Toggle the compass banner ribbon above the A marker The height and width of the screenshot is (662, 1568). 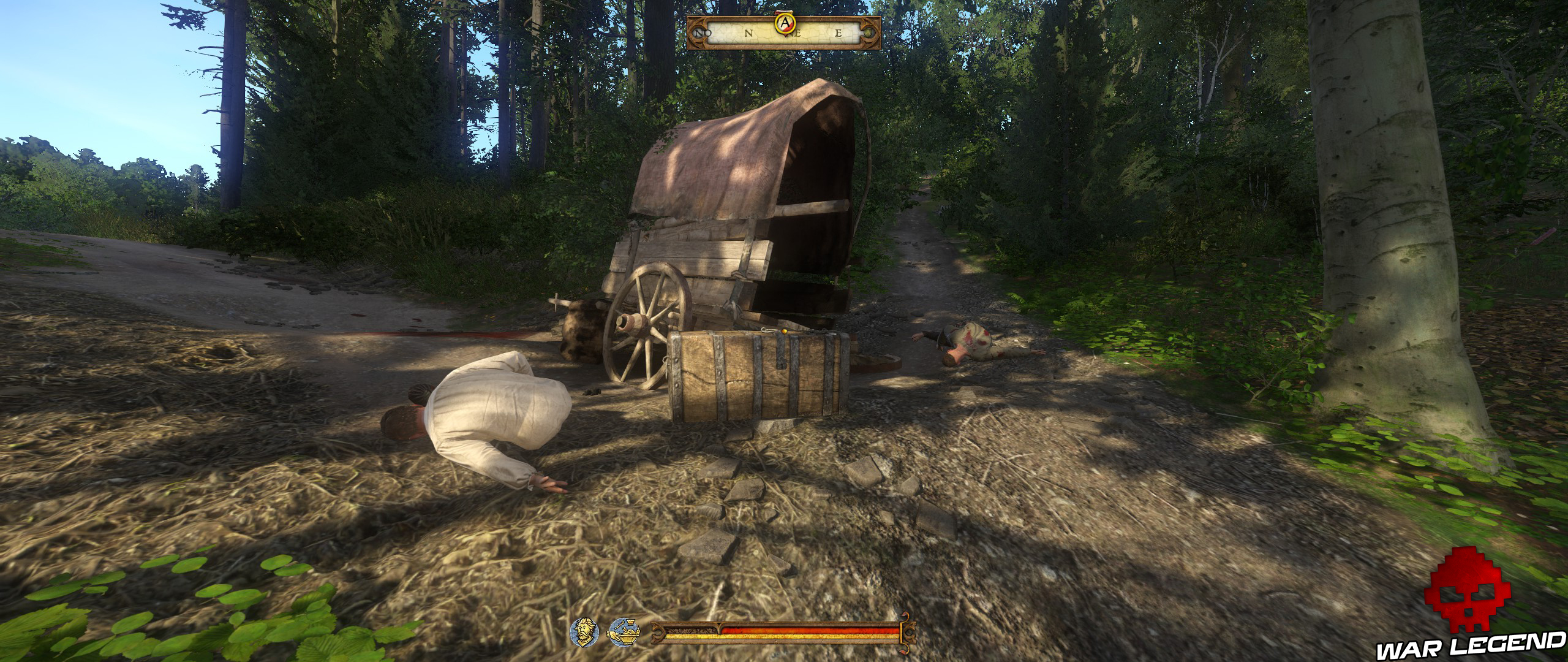784,12
